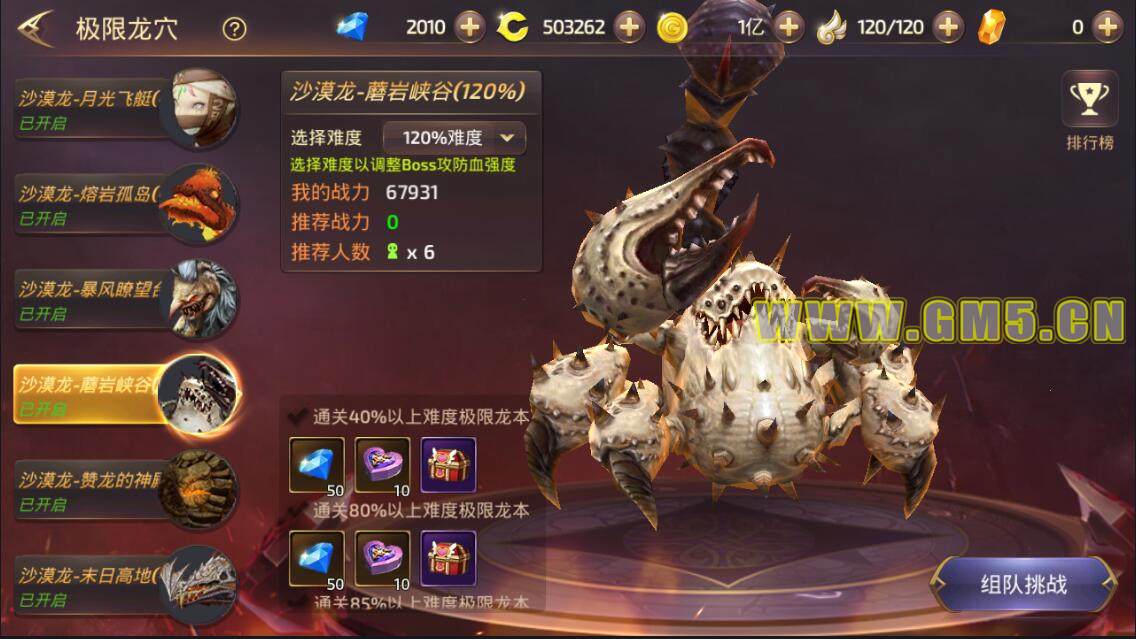Add more blue diamonds with plus button
This screenshot has width=1136, height=639.
point(470,27)
